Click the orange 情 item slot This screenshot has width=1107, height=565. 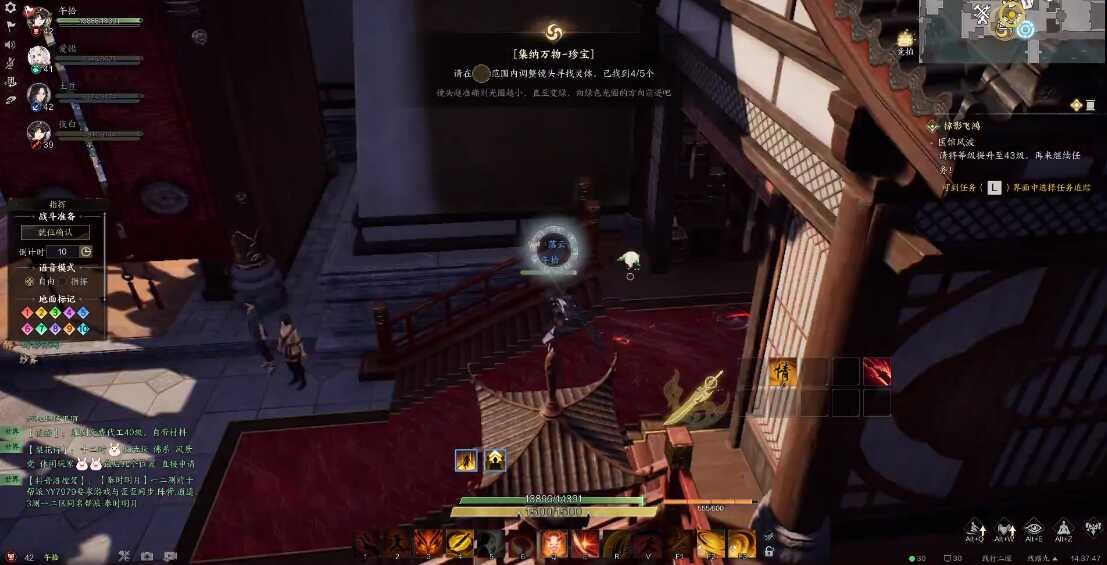click(783, 371)
